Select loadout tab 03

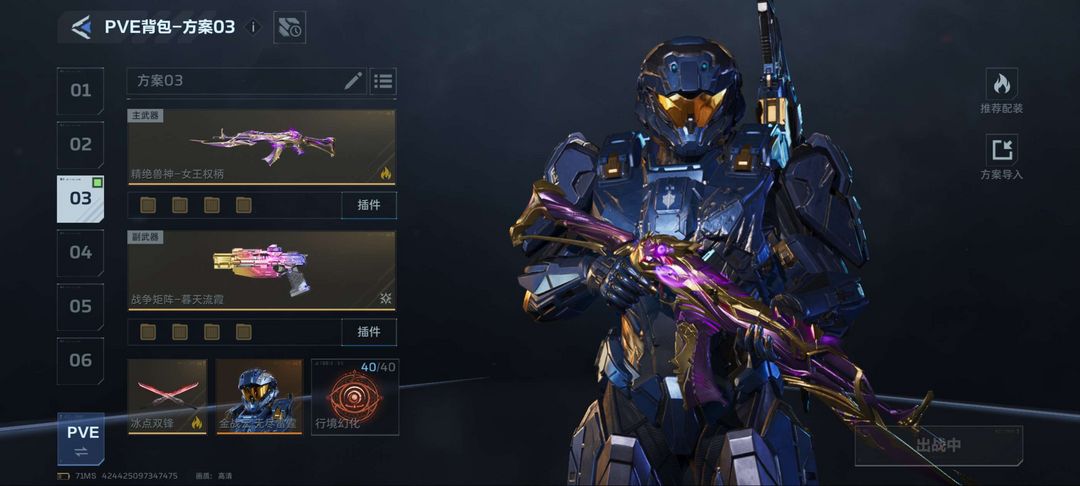pos(80,198)
